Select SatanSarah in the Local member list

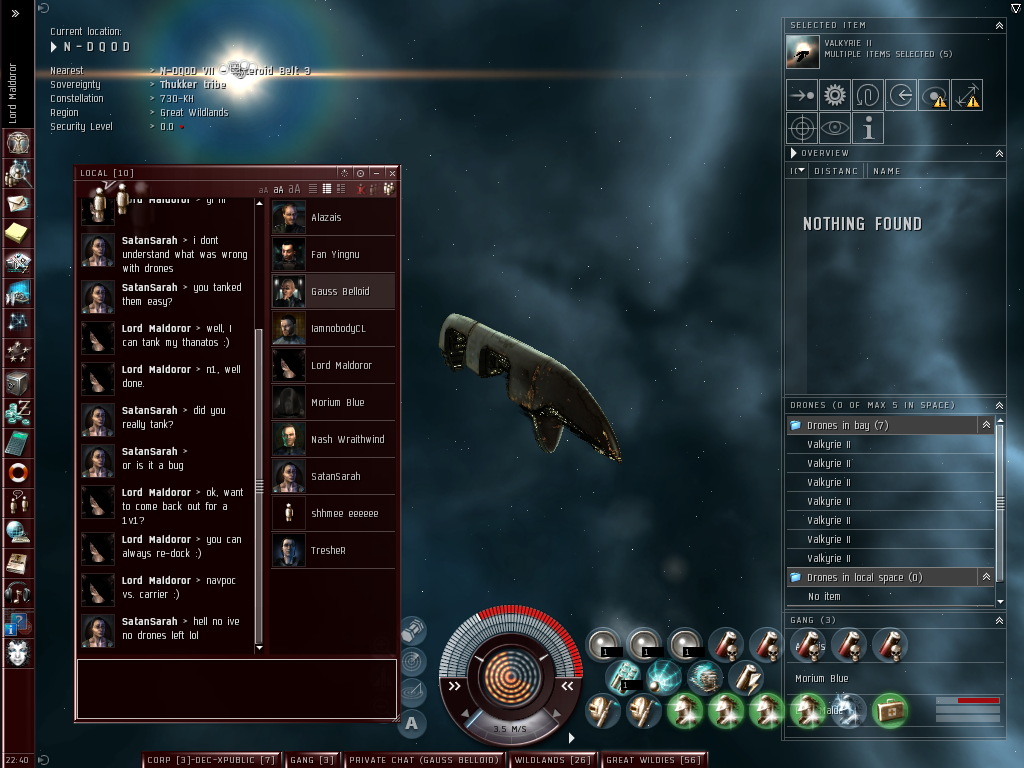click(334, 477)
